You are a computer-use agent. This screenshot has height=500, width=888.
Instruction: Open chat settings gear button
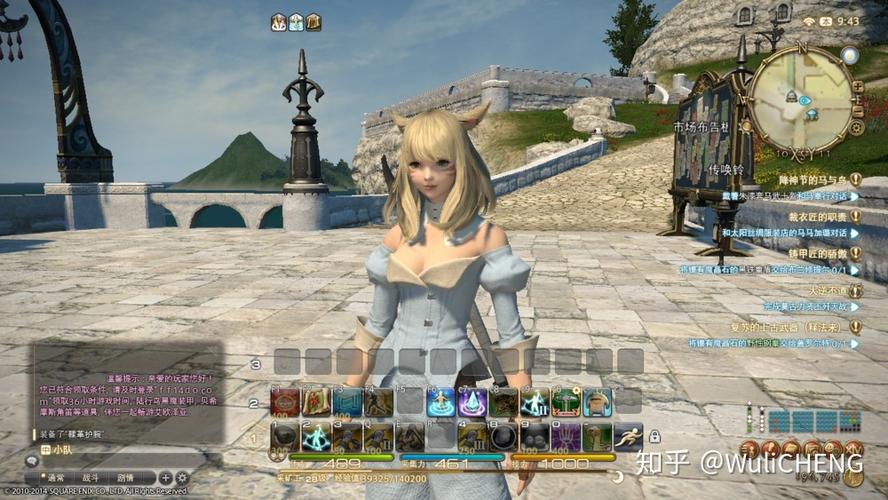point(182,478)
